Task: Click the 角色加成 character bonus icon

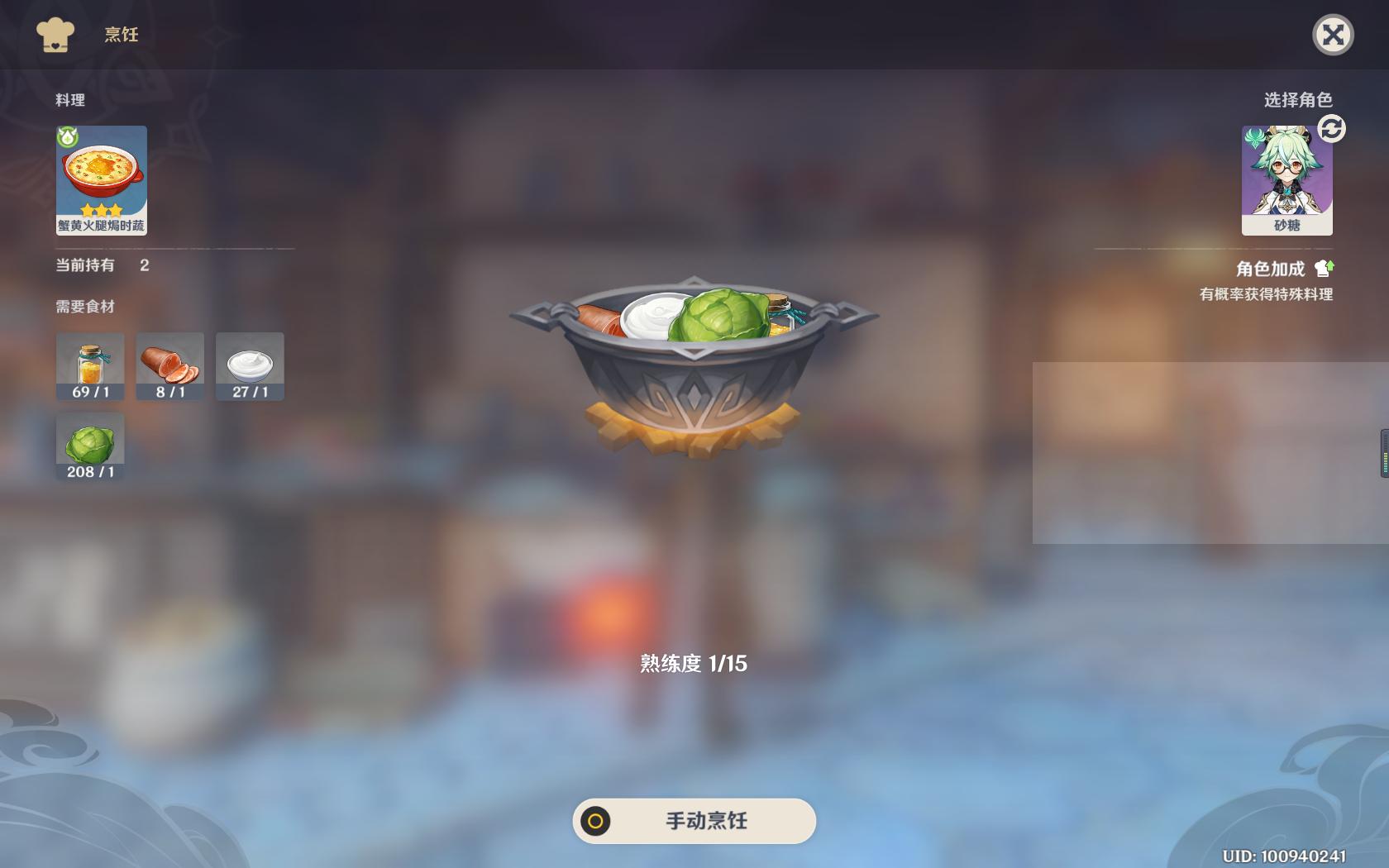Action: 1325,267
